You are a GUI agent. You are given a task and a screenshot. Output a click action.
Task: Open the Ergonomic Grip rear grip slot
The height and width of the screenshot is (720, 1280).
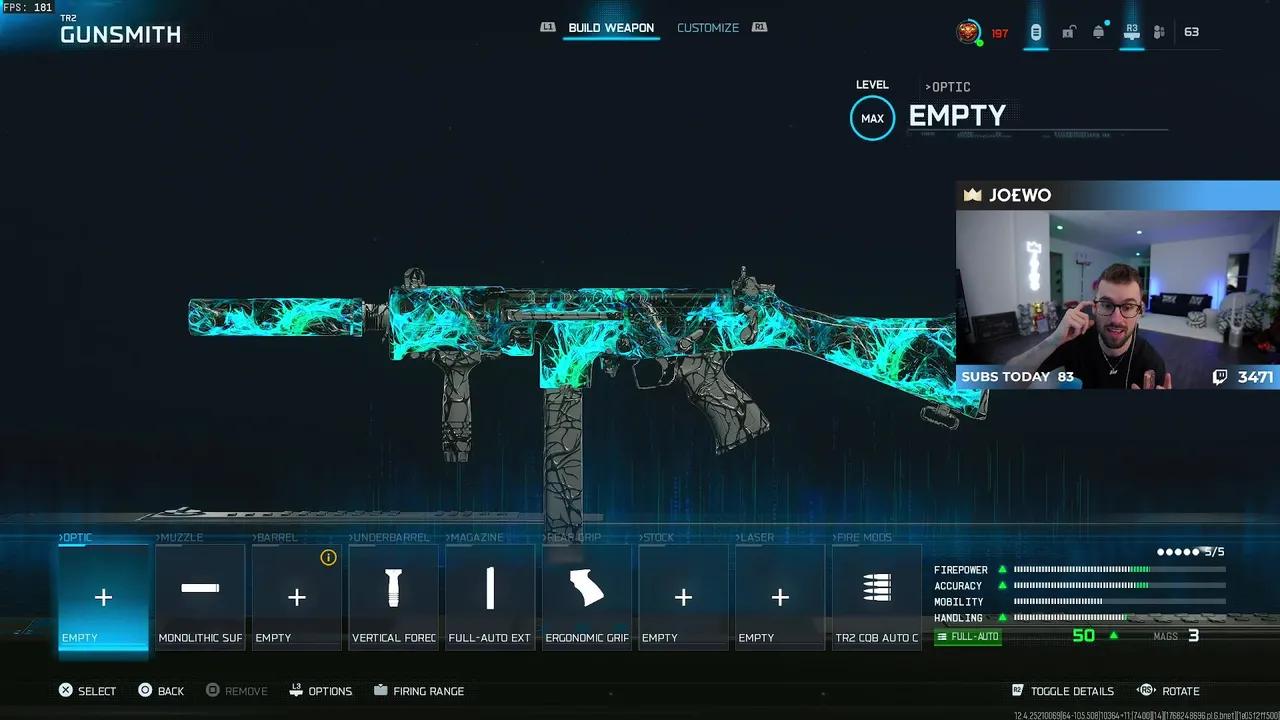point(586,597)
